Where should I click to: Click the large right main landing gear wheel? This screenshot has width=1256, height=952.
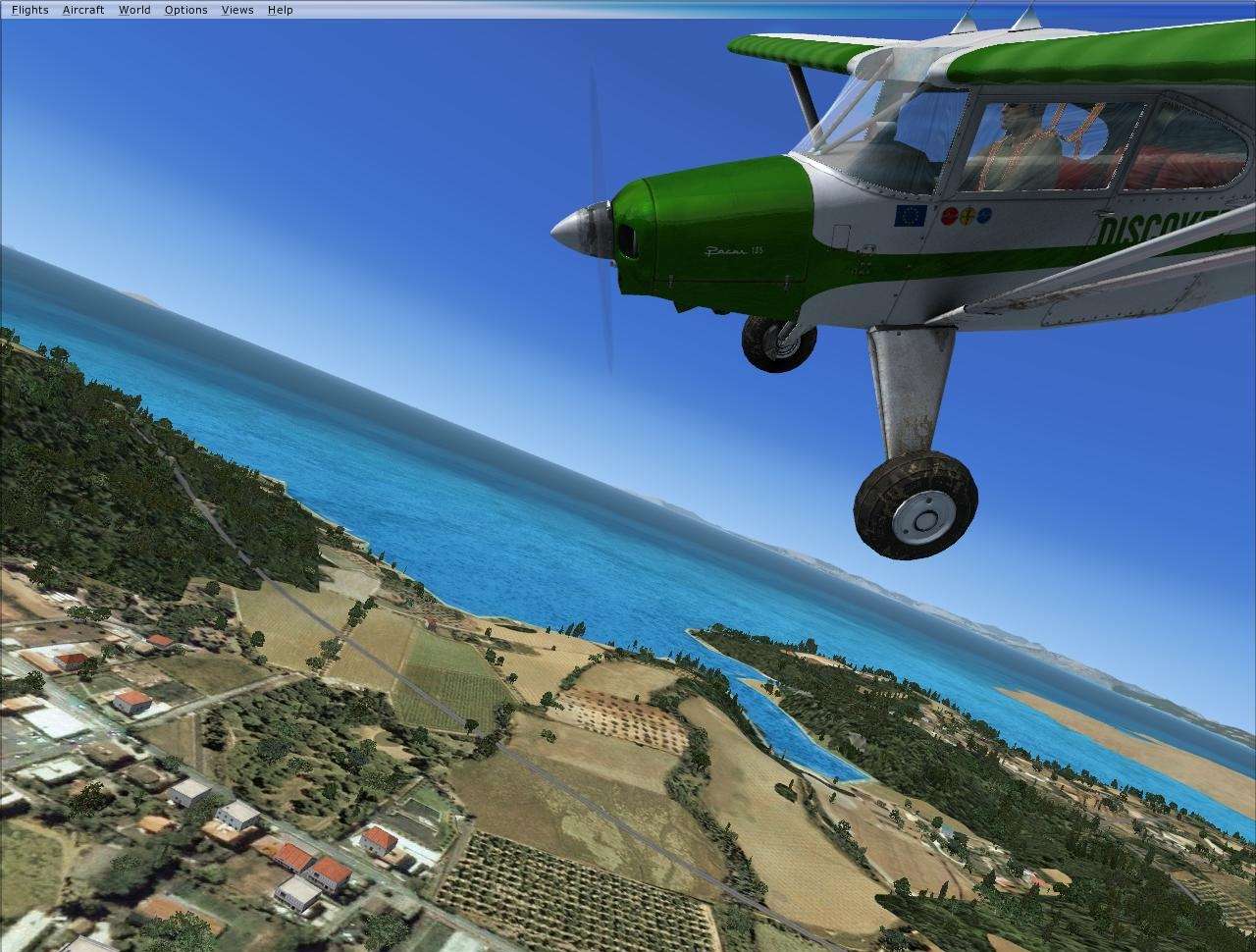point(917,505)
